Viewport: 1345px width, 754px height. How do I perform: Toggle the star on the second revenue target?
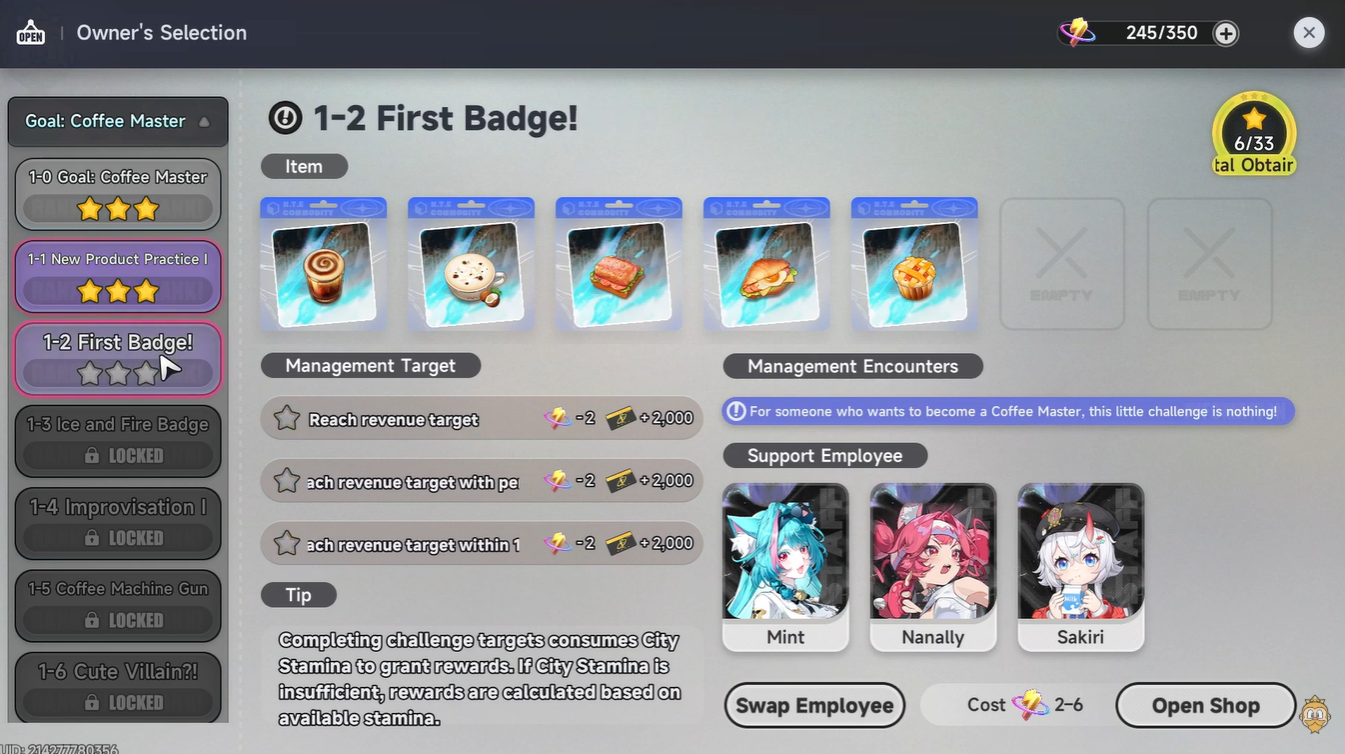coord(287,481)
